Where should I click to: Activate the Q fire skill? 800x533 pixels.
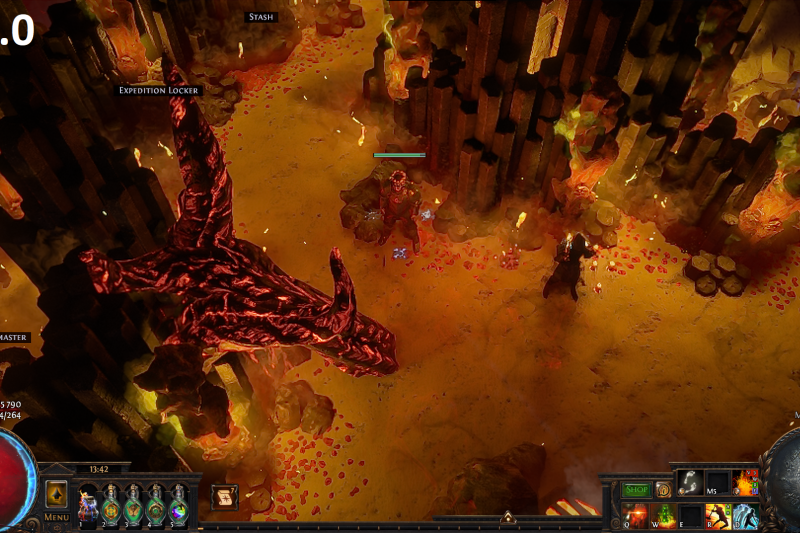click(636, 515)
